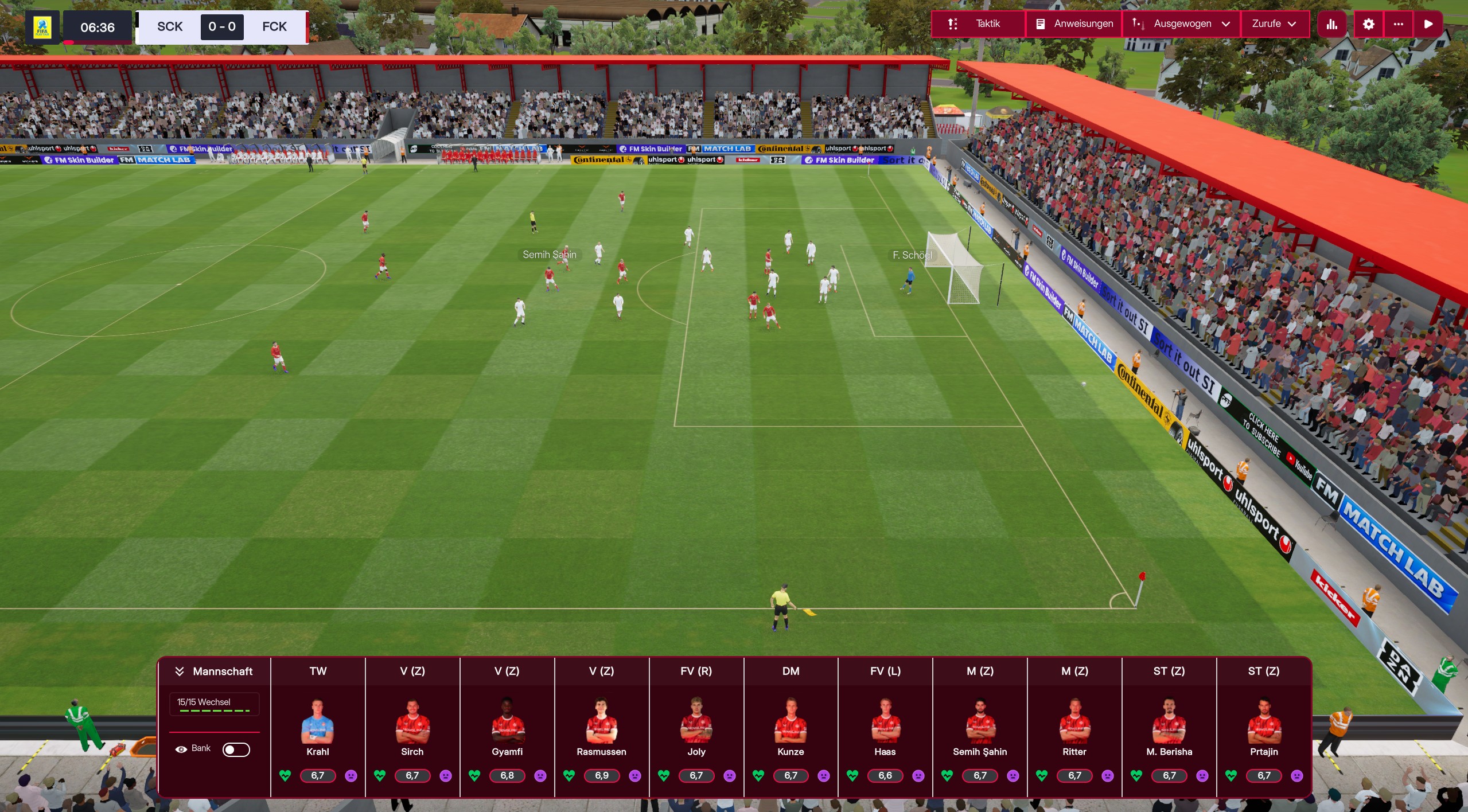Collapse the Mannschaft panel with the double chevron

pyautogui.click(x=180, y=670)
